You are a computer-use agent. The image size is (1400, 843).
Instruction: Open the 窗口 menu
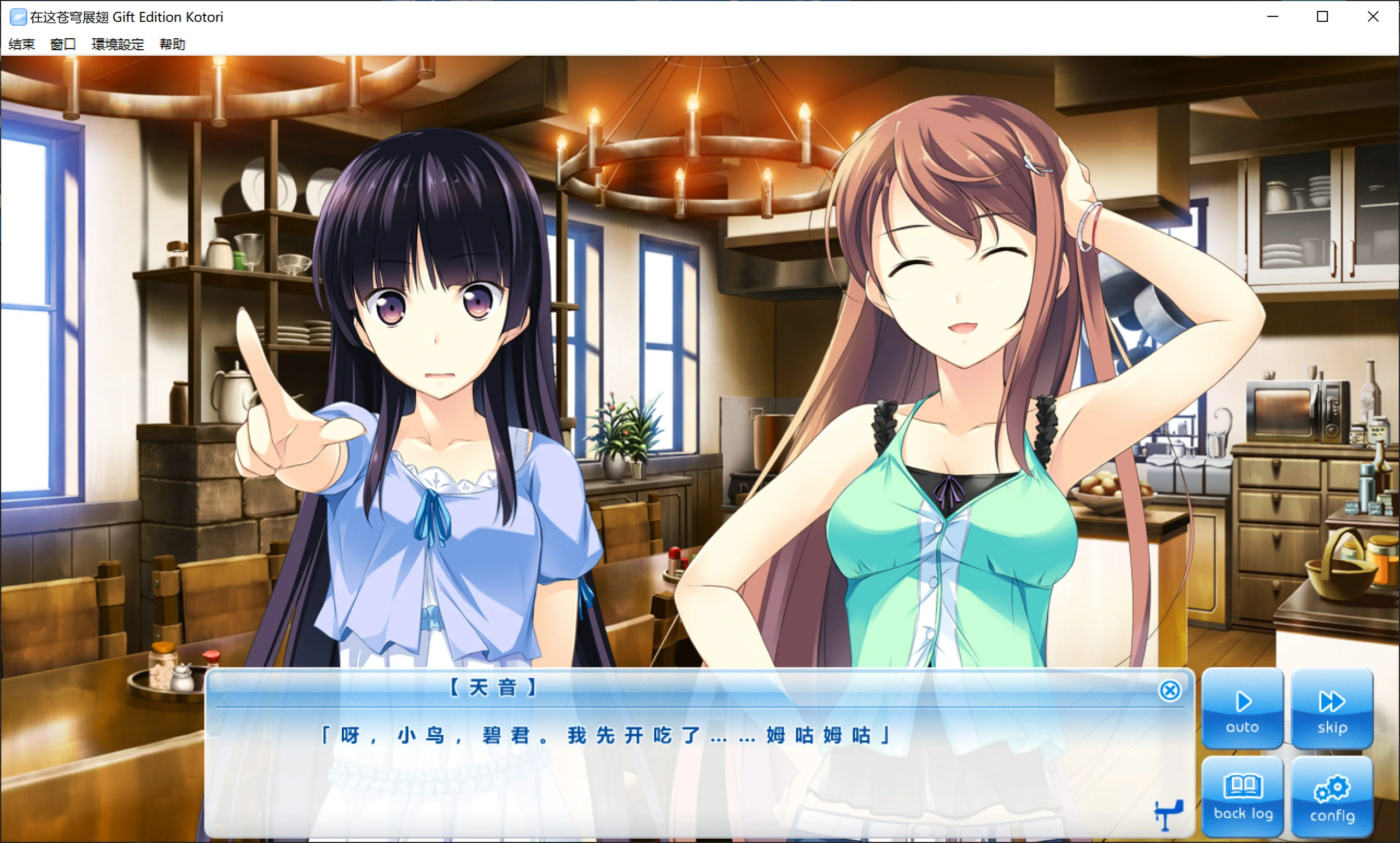click(x=62, y=44)
